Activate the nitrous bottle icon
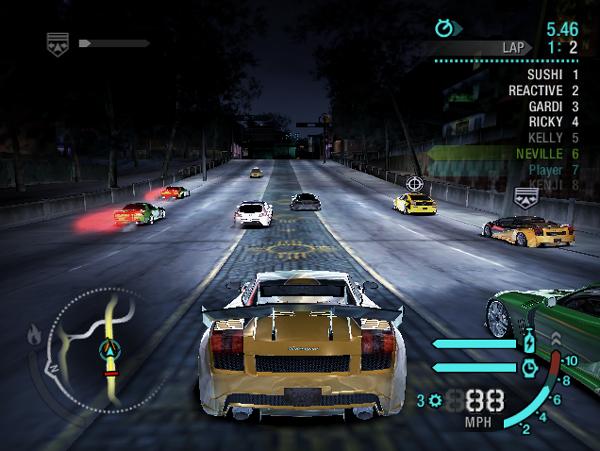This screenshot has height=451, width=600. pos(530,344)
